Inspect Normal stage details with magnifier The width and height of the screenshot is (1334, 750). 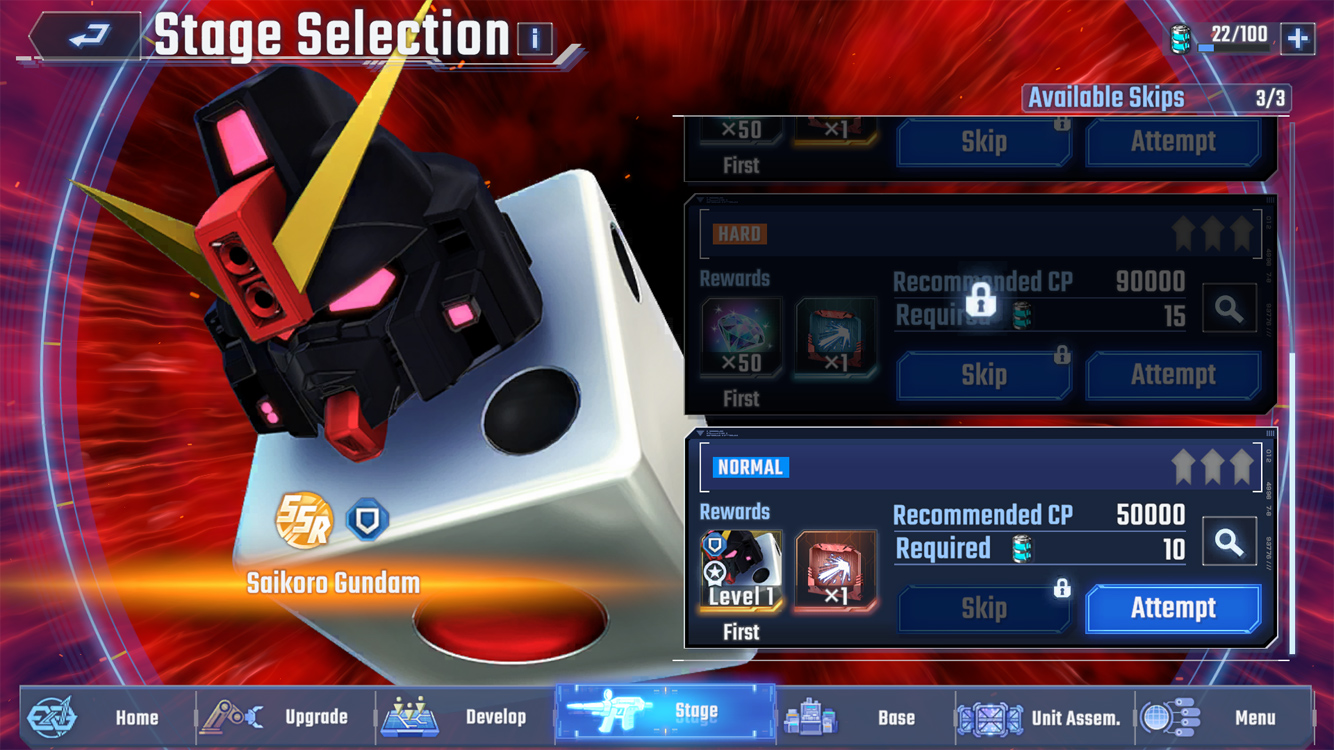(1229, 542)
